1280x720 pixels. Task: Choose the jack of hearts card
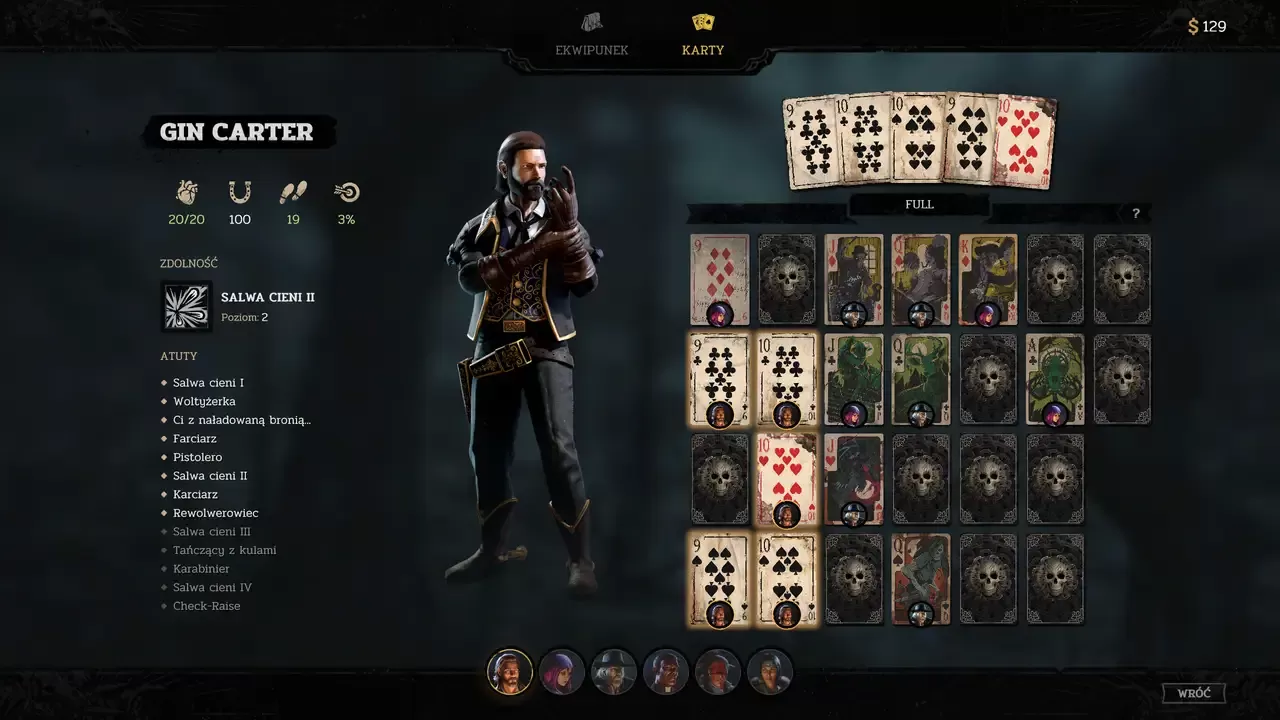[853, 479]
